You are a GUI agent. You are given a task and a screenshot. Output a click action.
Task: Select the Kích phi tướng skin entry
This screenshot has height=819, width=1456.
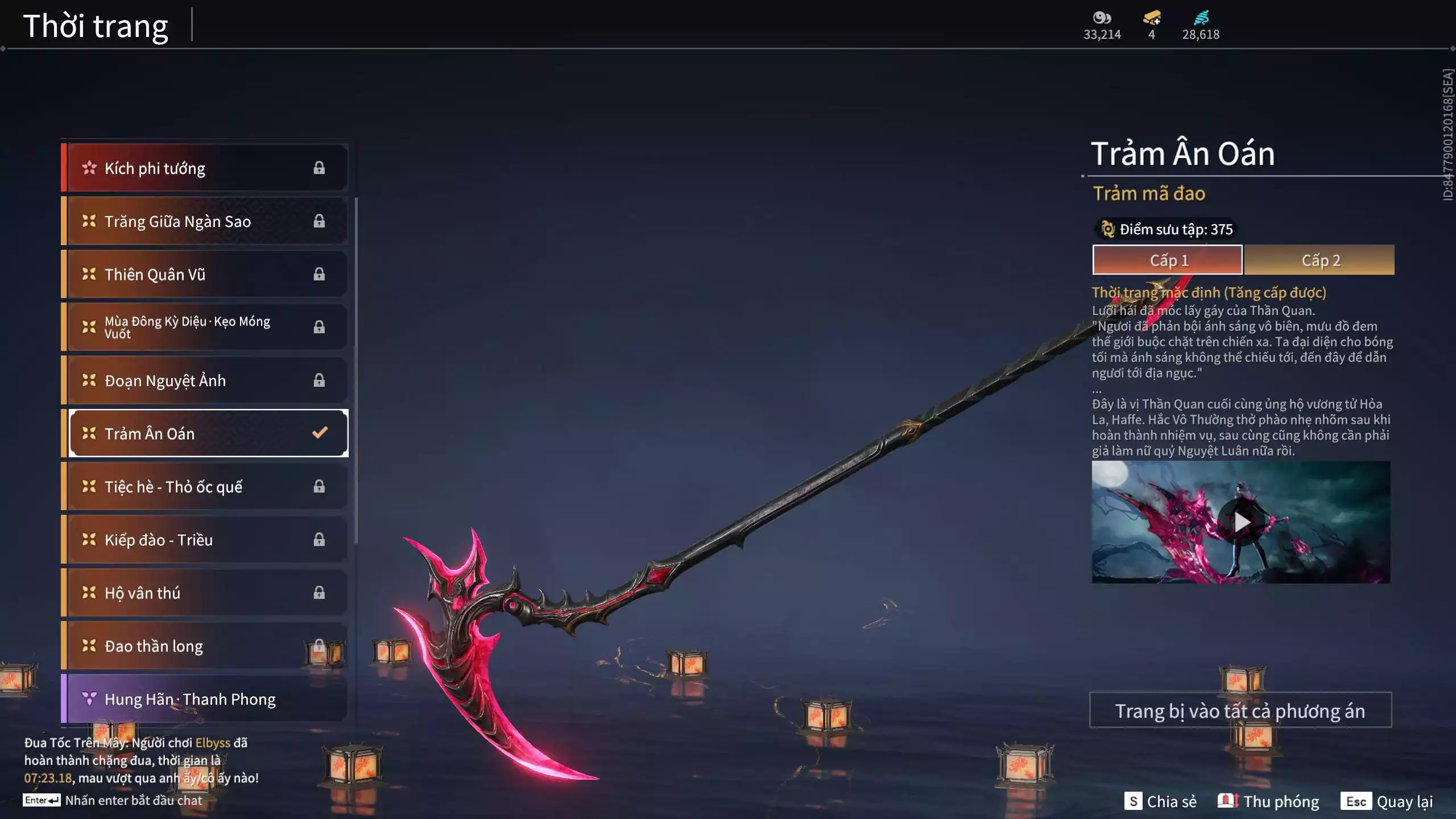pyautogui.click(x=205, y=168)
